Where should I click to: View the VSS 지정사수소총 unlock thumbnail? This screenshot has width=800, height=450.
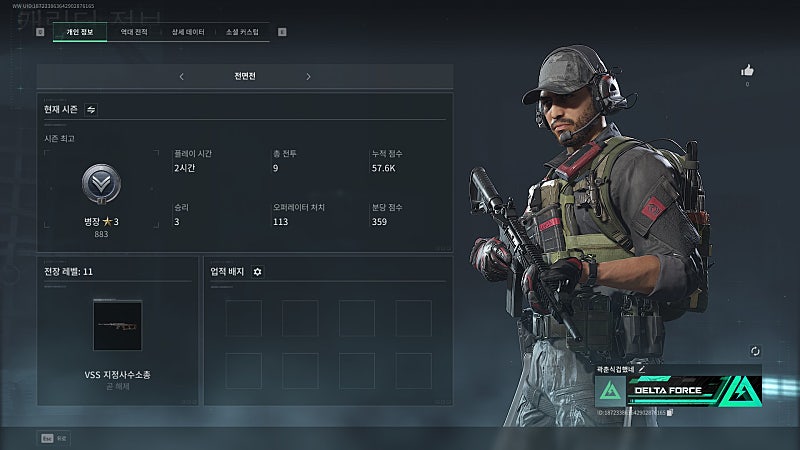click(117, 325)
